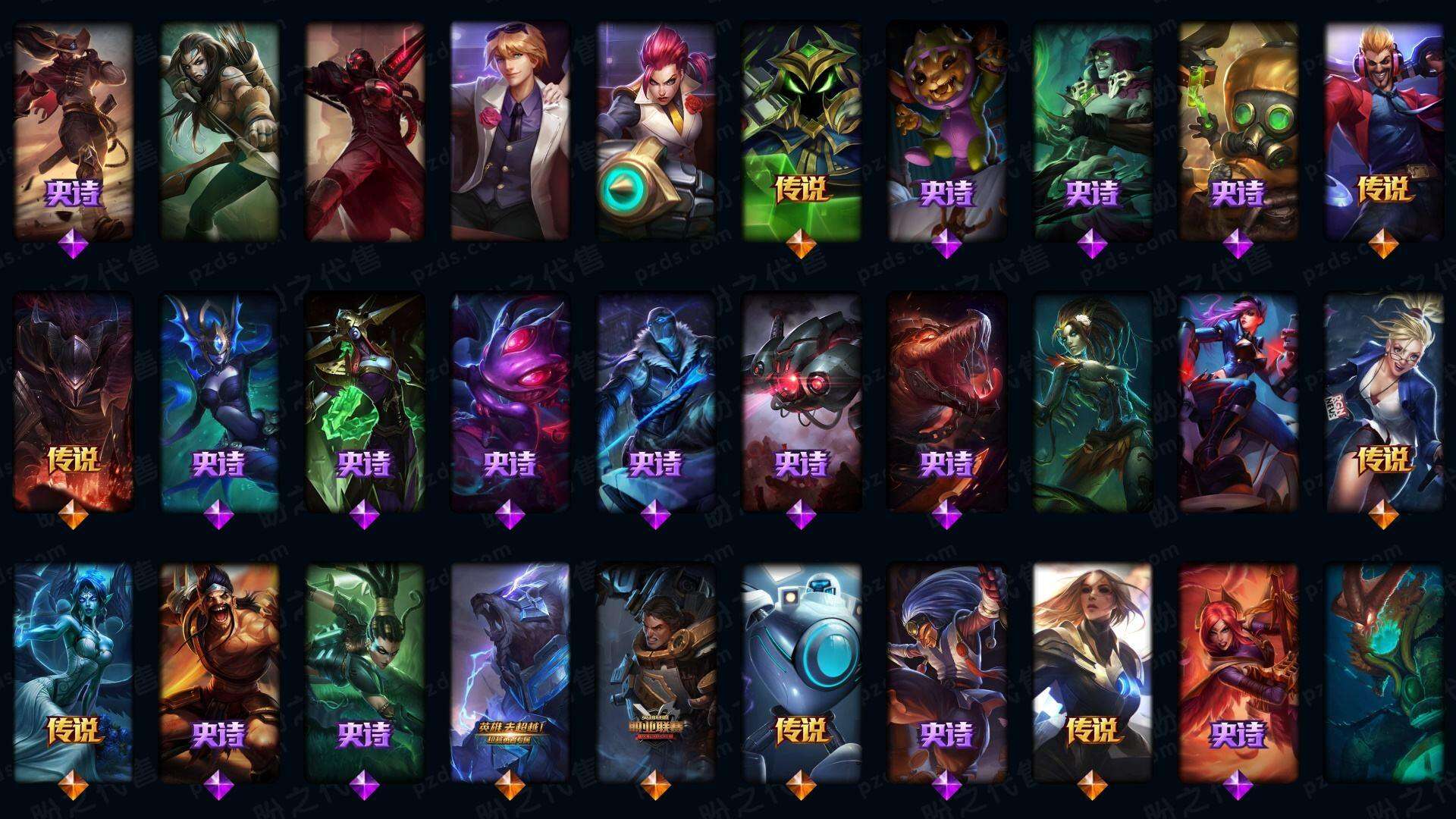Pick the pale blue ghostly bride card
Screen dimensions: 1456x819
point(74,671)
